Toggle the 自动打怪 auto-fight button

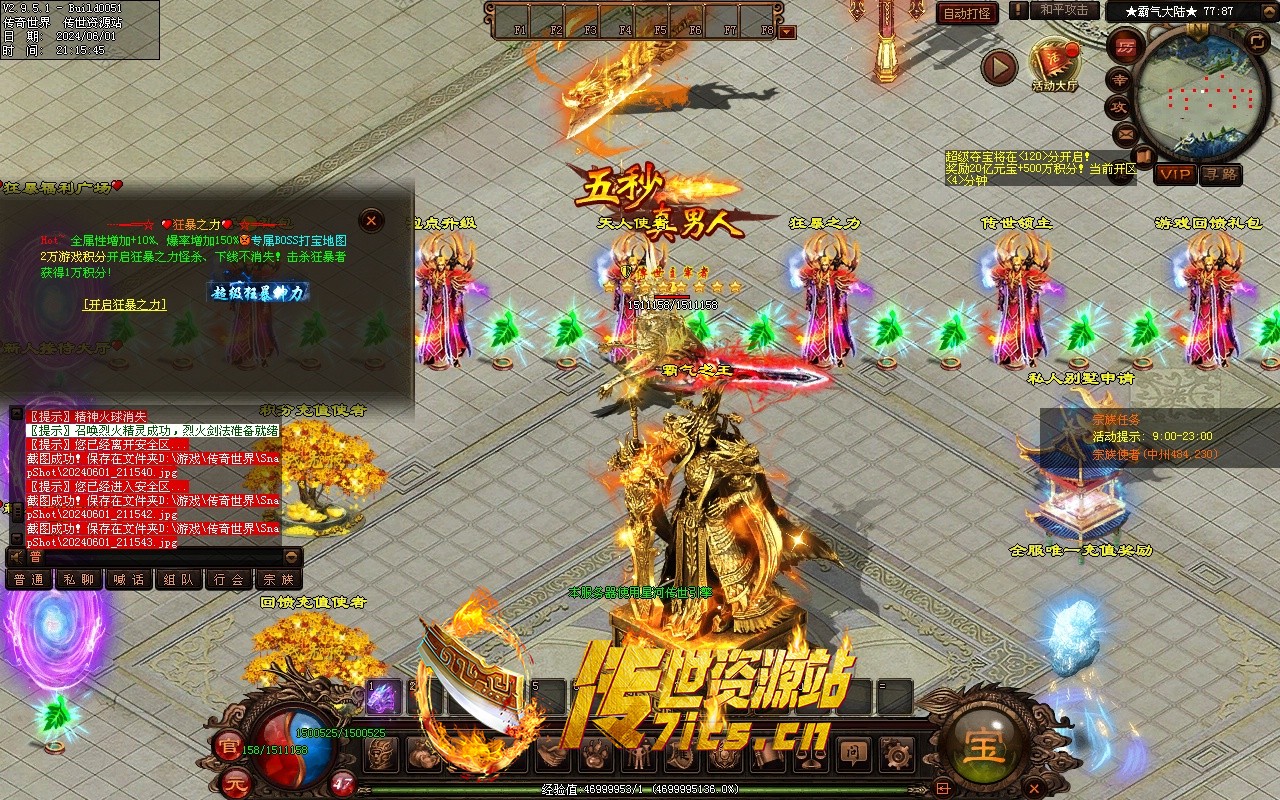(967, 13)
